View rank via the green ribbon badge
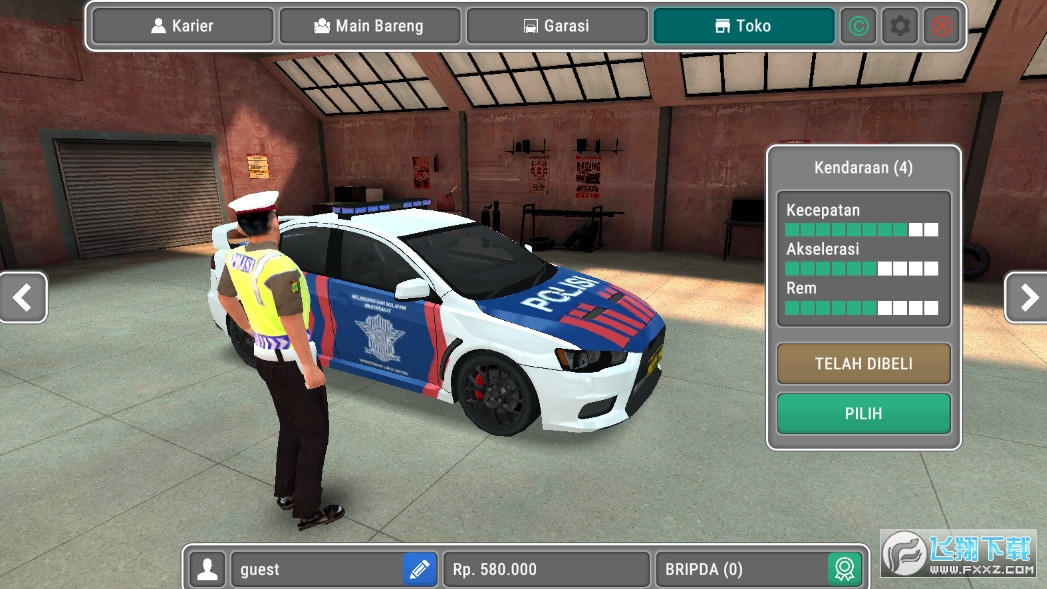The height and width of the screenshot is (589, 1047). [x=844, y=569]
